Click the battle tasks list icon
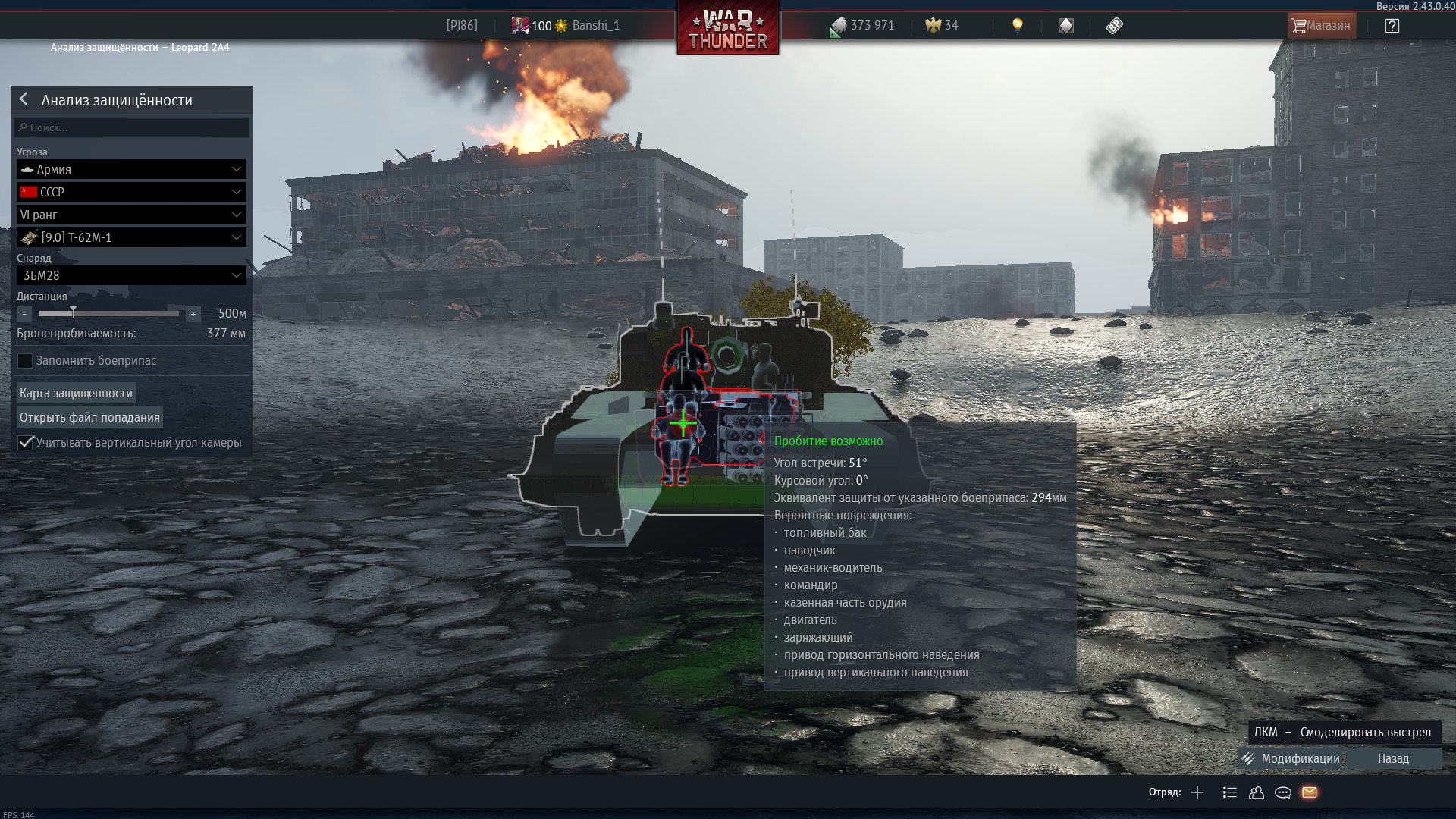 (x=1229, y=792)
